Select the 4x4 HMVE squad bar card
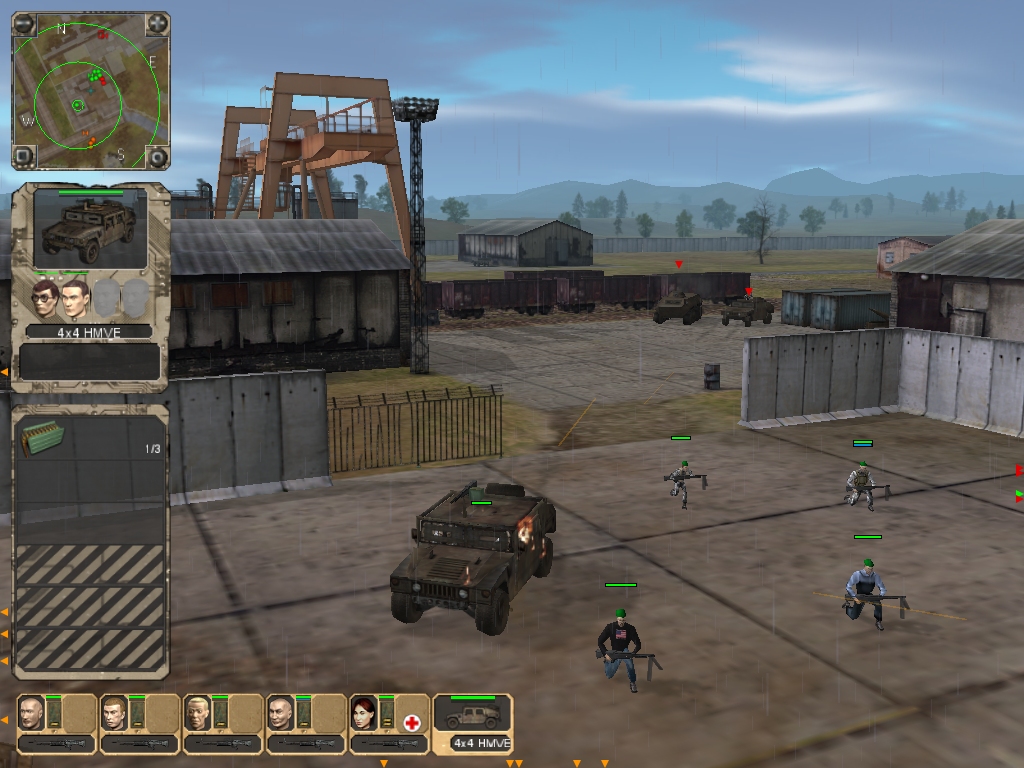This screenshot has height=768, width=1024. click(x=473, y=723)
